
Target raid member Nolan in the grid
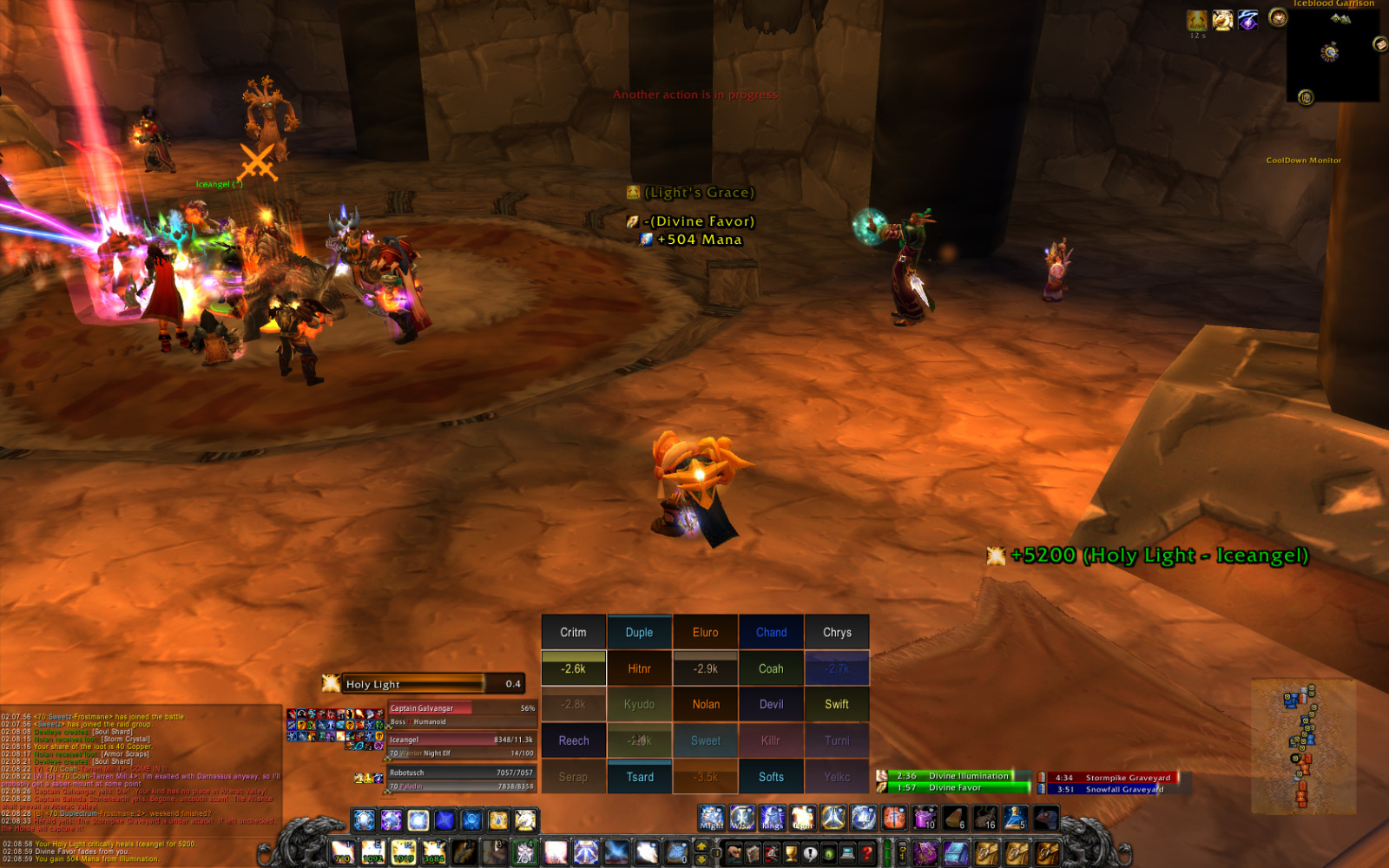coord(706,705)
